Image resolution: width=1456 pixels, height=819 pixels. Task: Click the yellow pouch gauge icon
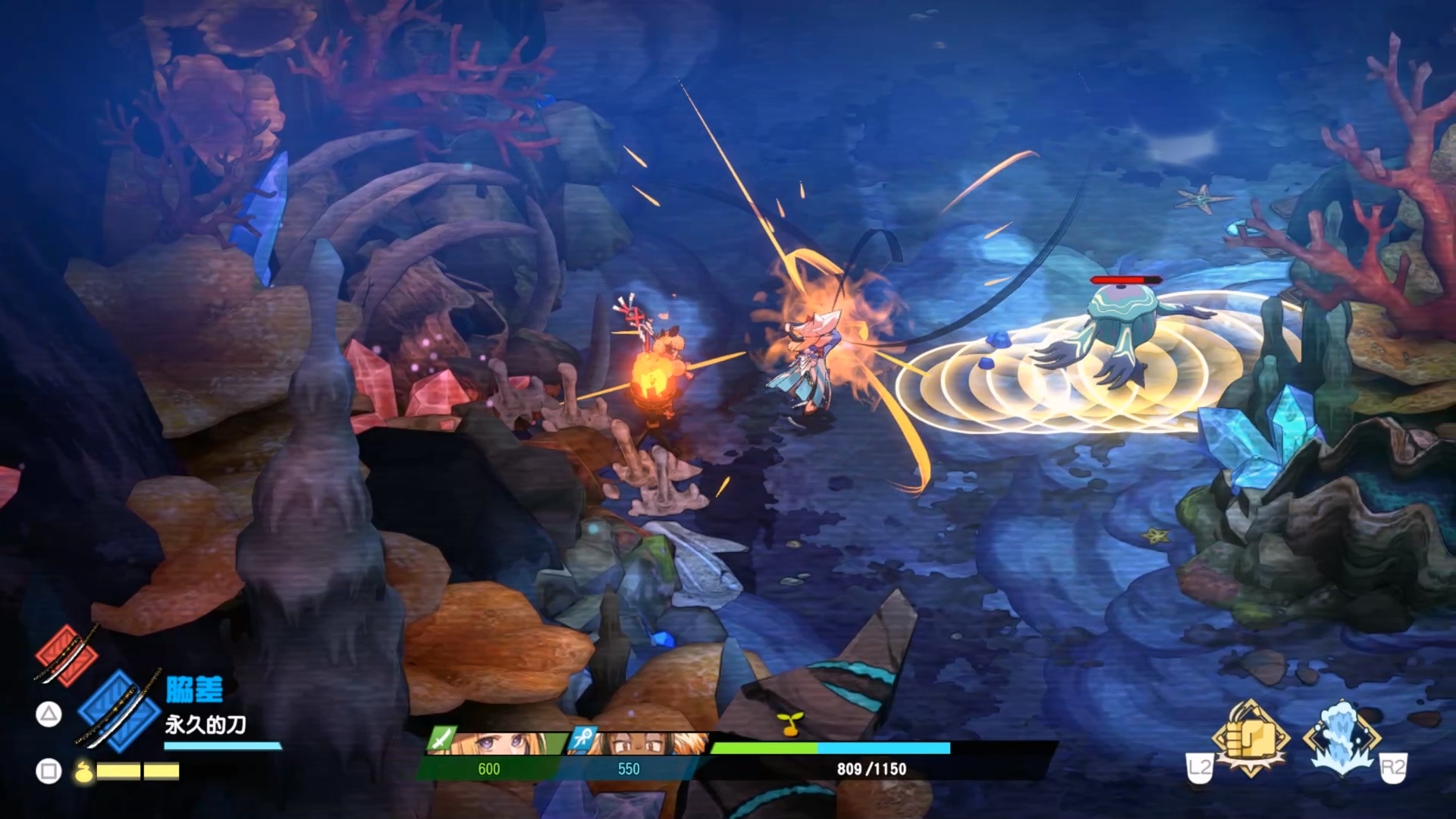(83, 772)
